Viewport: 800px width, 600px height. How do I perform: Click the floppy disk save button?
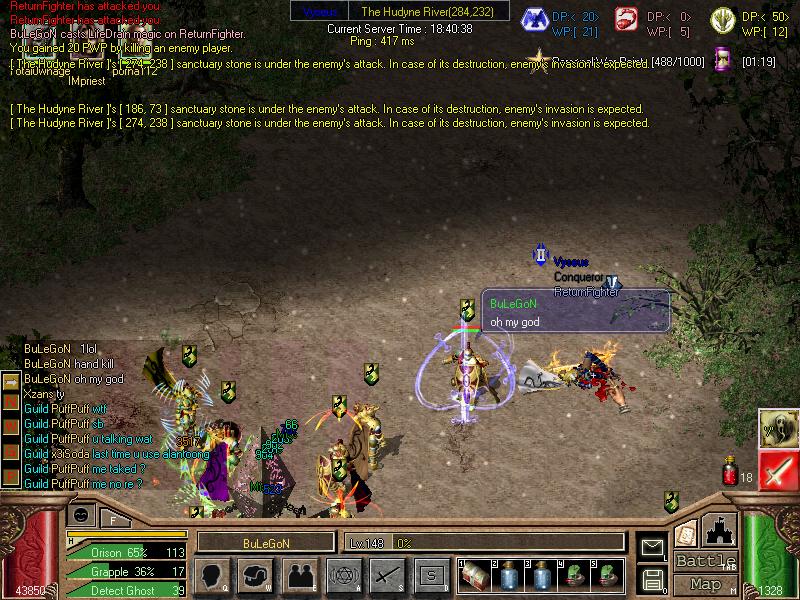pos(652,579)
